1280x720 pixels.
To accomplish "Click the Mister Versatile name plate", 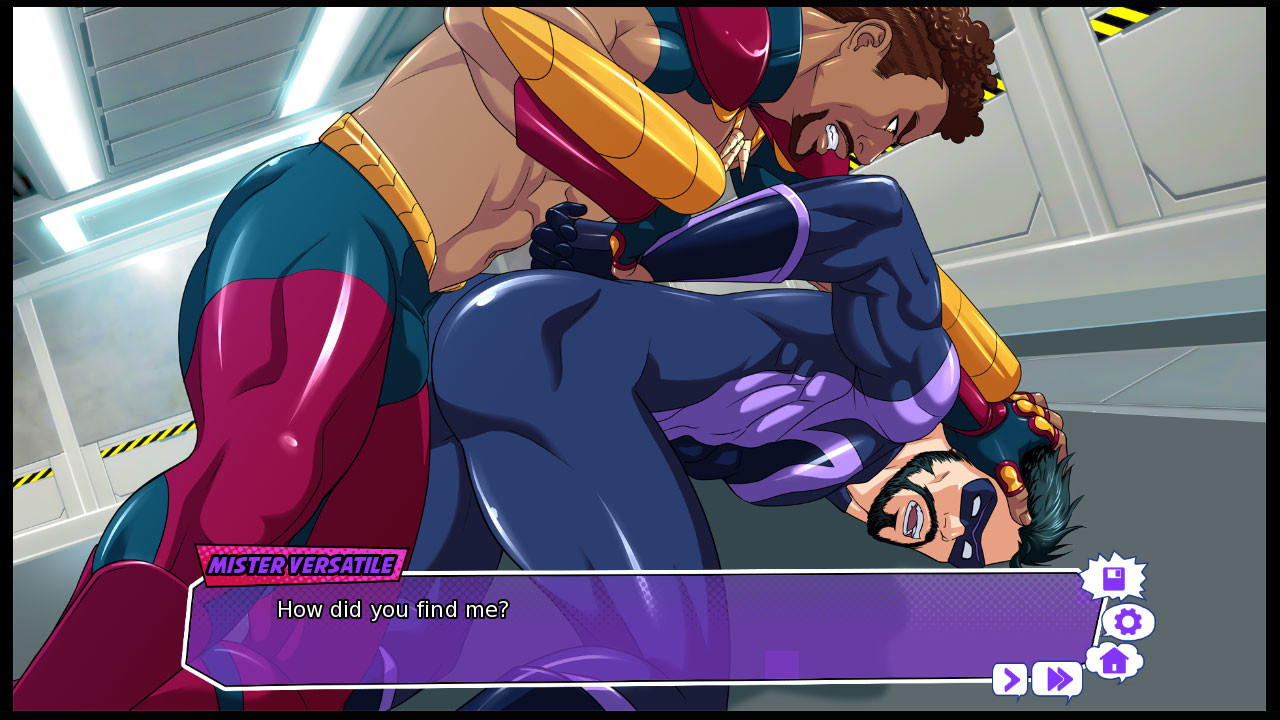I will click(300, 566).
